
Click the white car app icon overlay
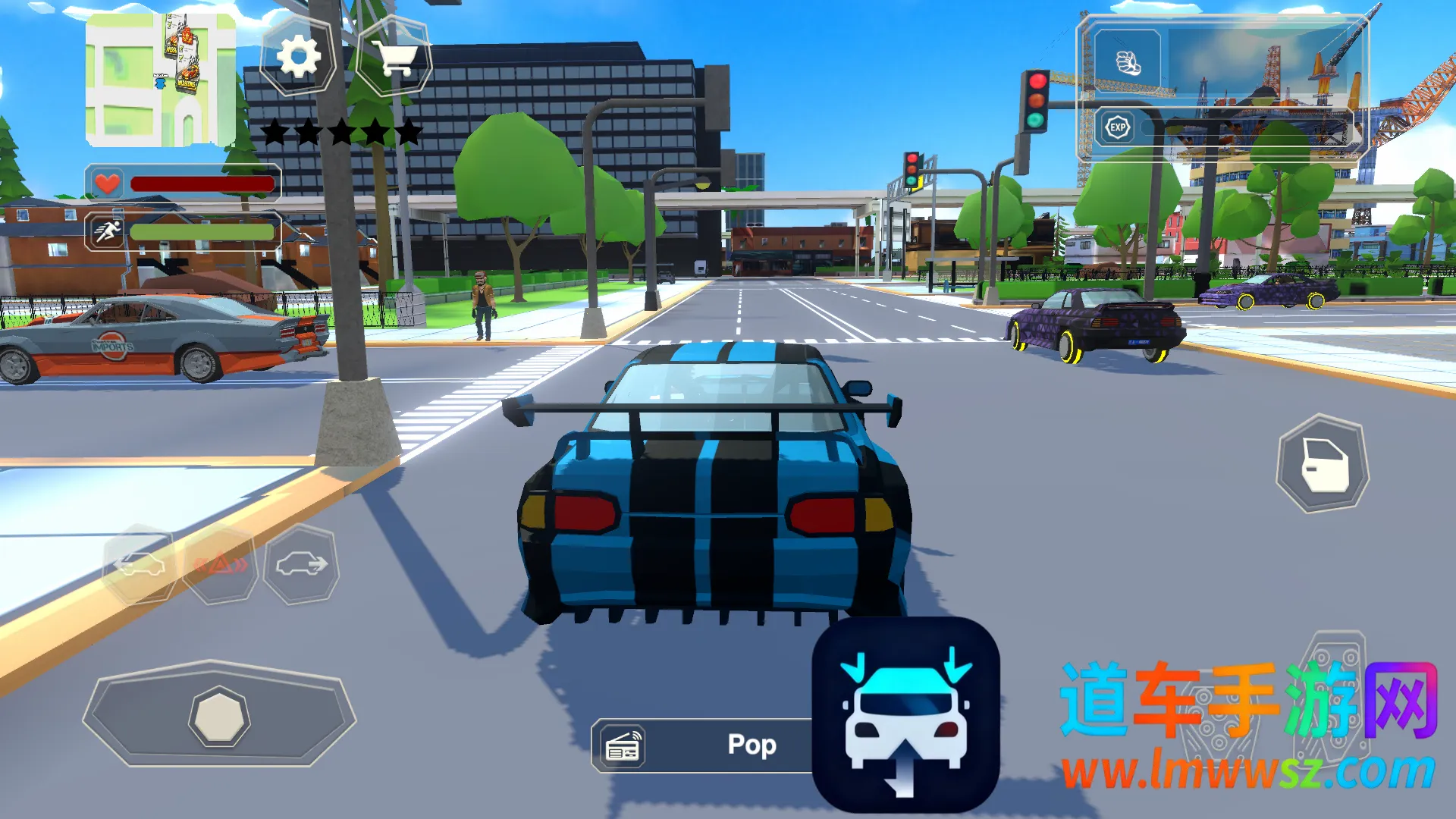(905, 715)
